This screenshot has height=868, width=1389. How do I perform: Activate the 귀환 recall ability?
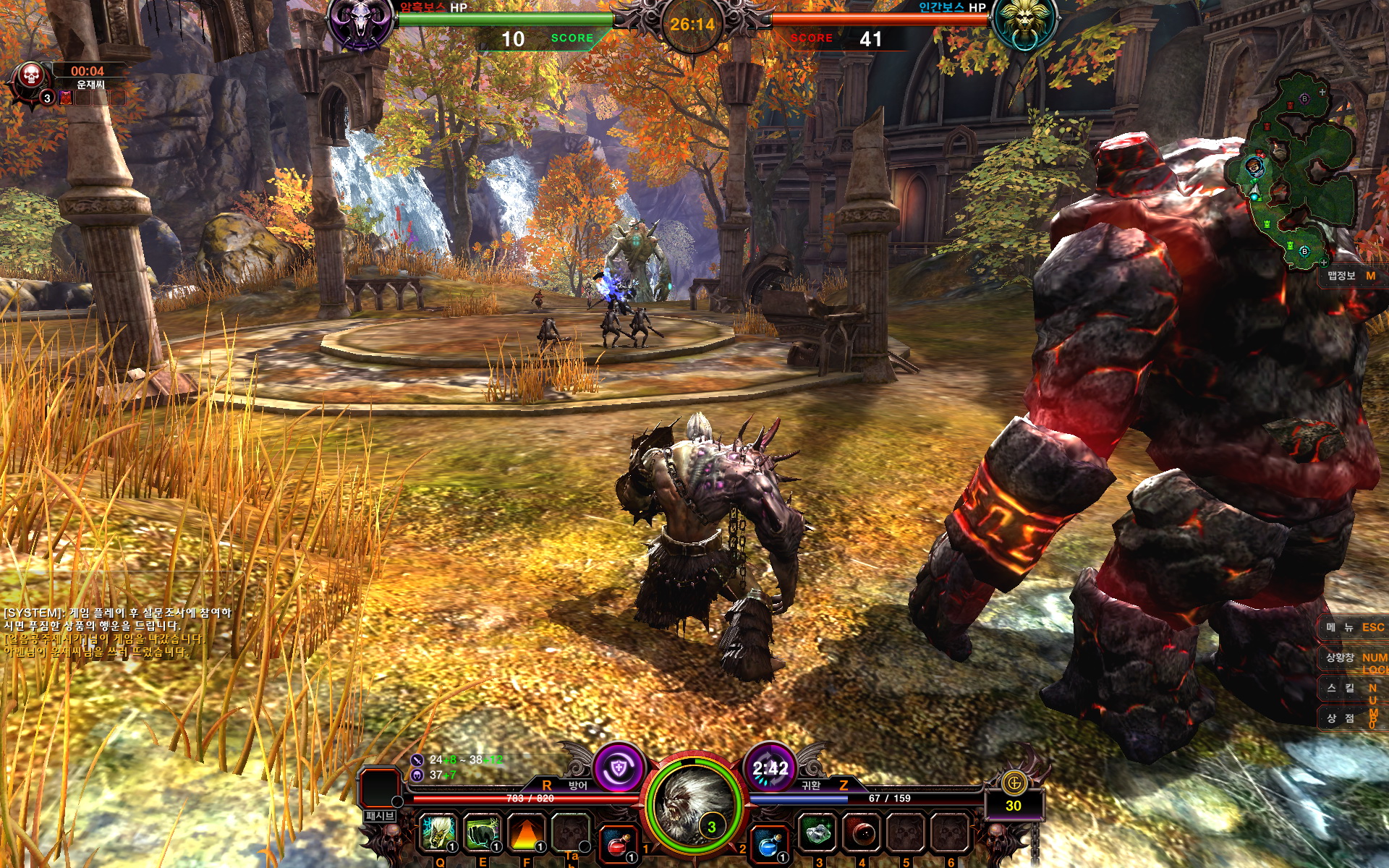coord(770,767)
